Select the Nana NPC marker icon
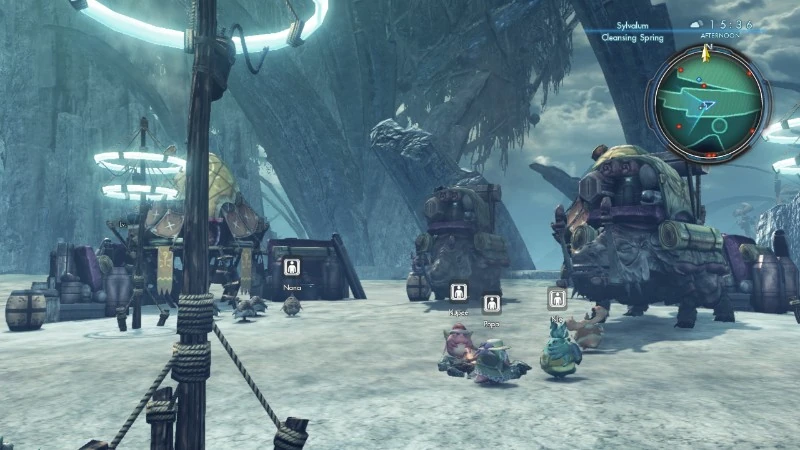Screen dimensions: 800x450 click(291, 267)
